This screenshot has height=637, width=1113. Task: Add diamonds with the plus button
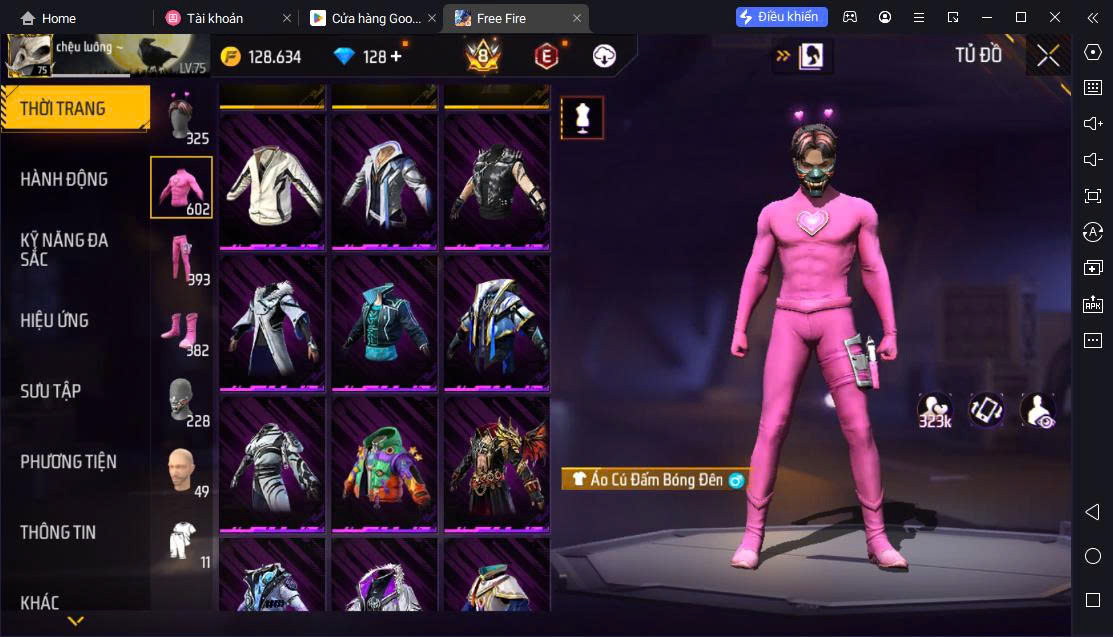(396, 56)
